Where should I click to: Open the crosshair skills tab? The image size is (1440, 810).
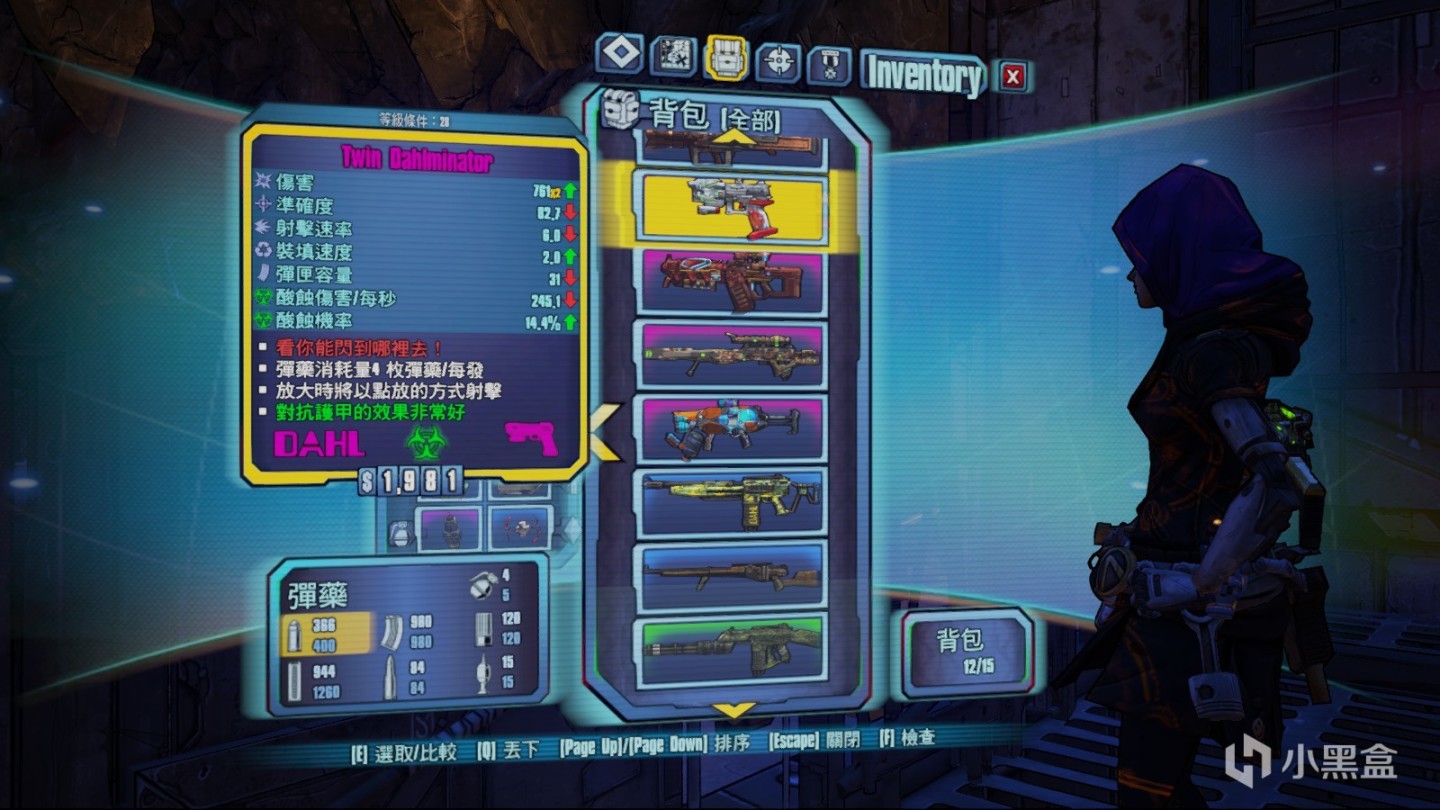point(779,62)
